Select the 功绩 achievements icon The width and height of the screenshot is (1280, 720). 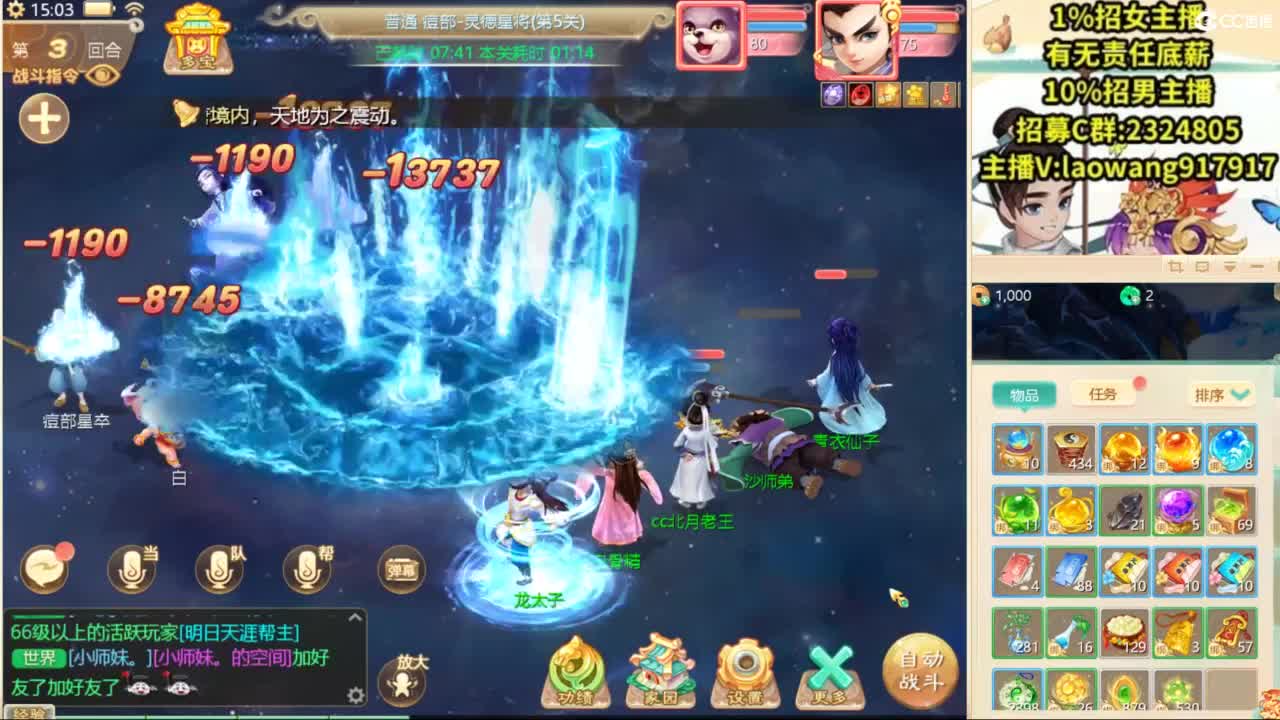575,672
